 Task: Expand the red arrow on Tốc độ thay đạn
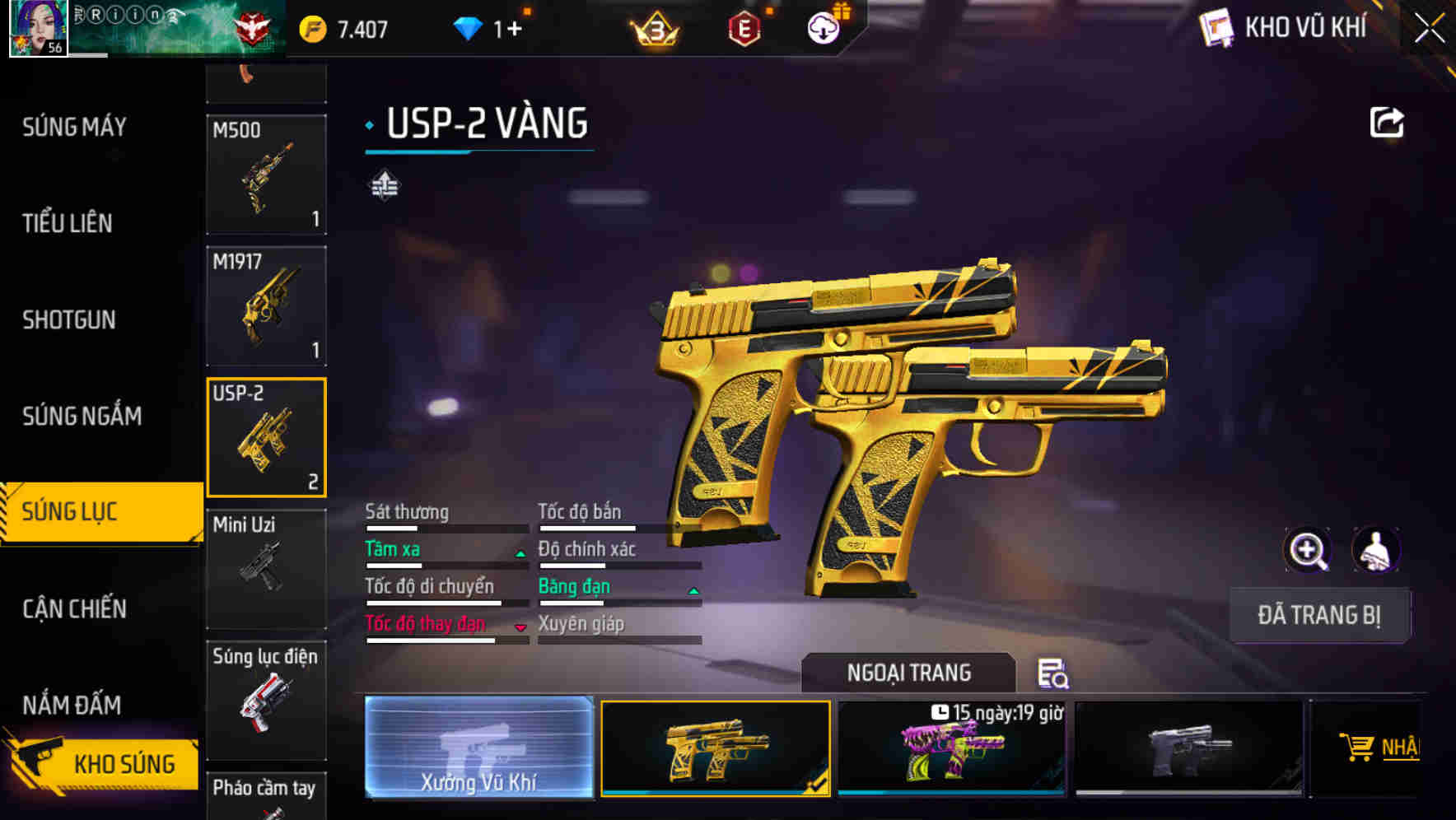coord(520,629)
